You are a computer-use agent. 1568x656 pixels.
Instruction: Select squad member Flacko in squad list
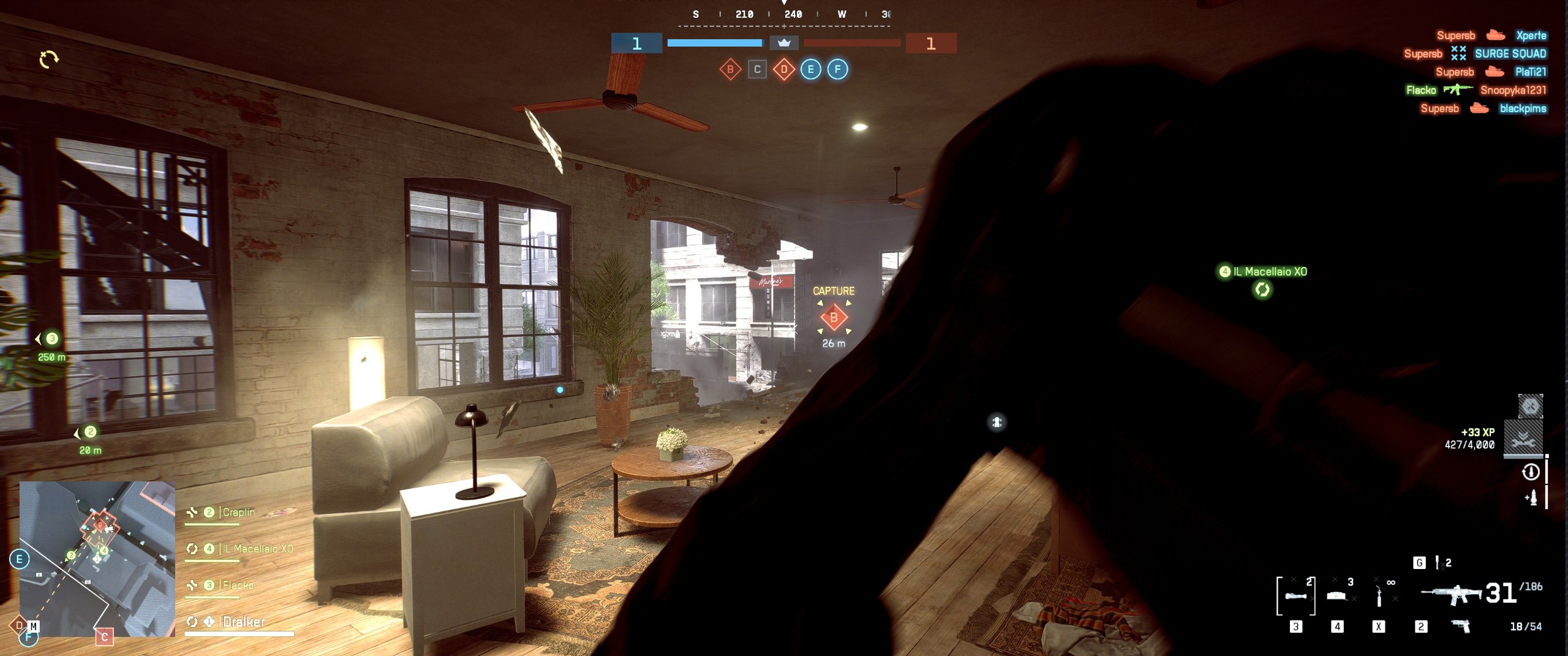click(x=238, y=586)
